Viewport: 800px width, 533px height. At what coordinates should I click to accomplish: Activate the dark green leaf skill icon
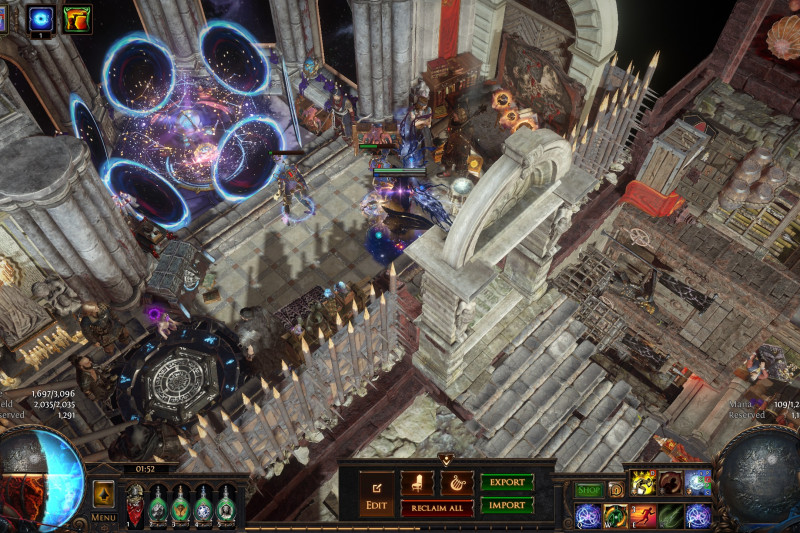(671, 516)
